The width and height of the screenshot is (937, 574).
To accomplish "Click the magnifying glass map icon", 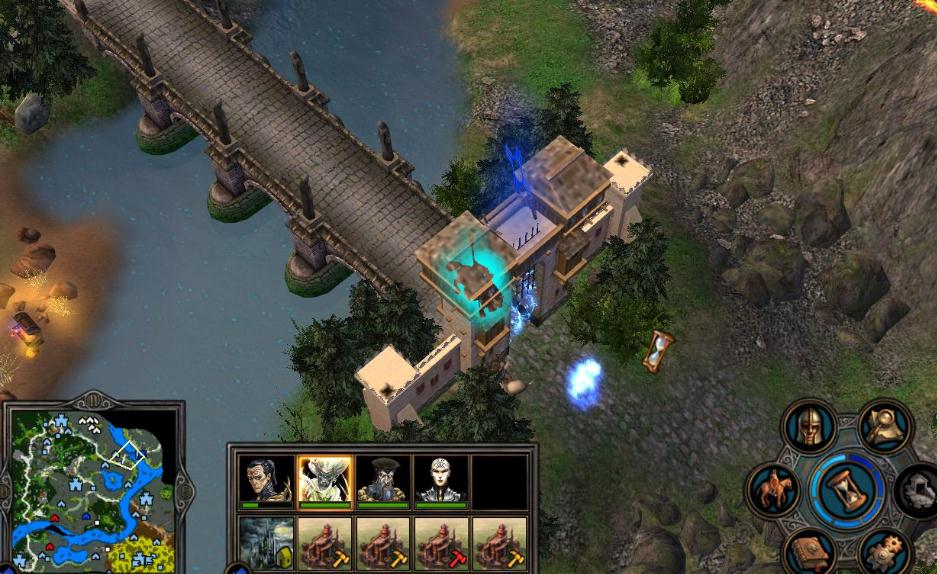I will [884, 427].
